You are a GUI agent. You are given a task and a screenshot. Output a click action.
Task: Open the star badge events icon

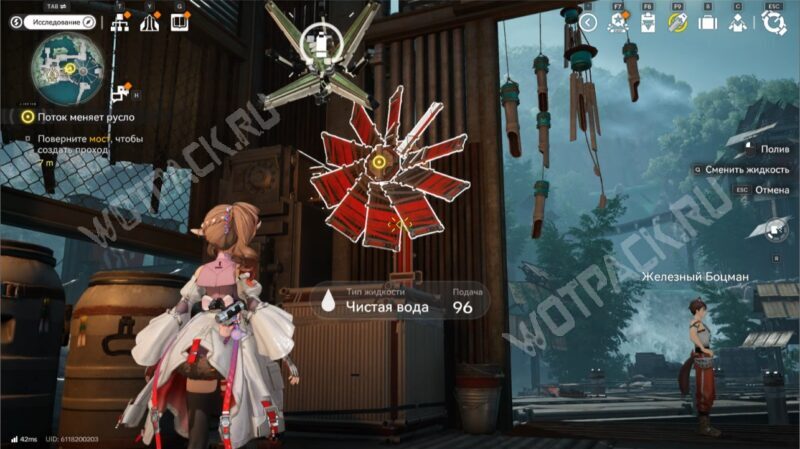619,23
